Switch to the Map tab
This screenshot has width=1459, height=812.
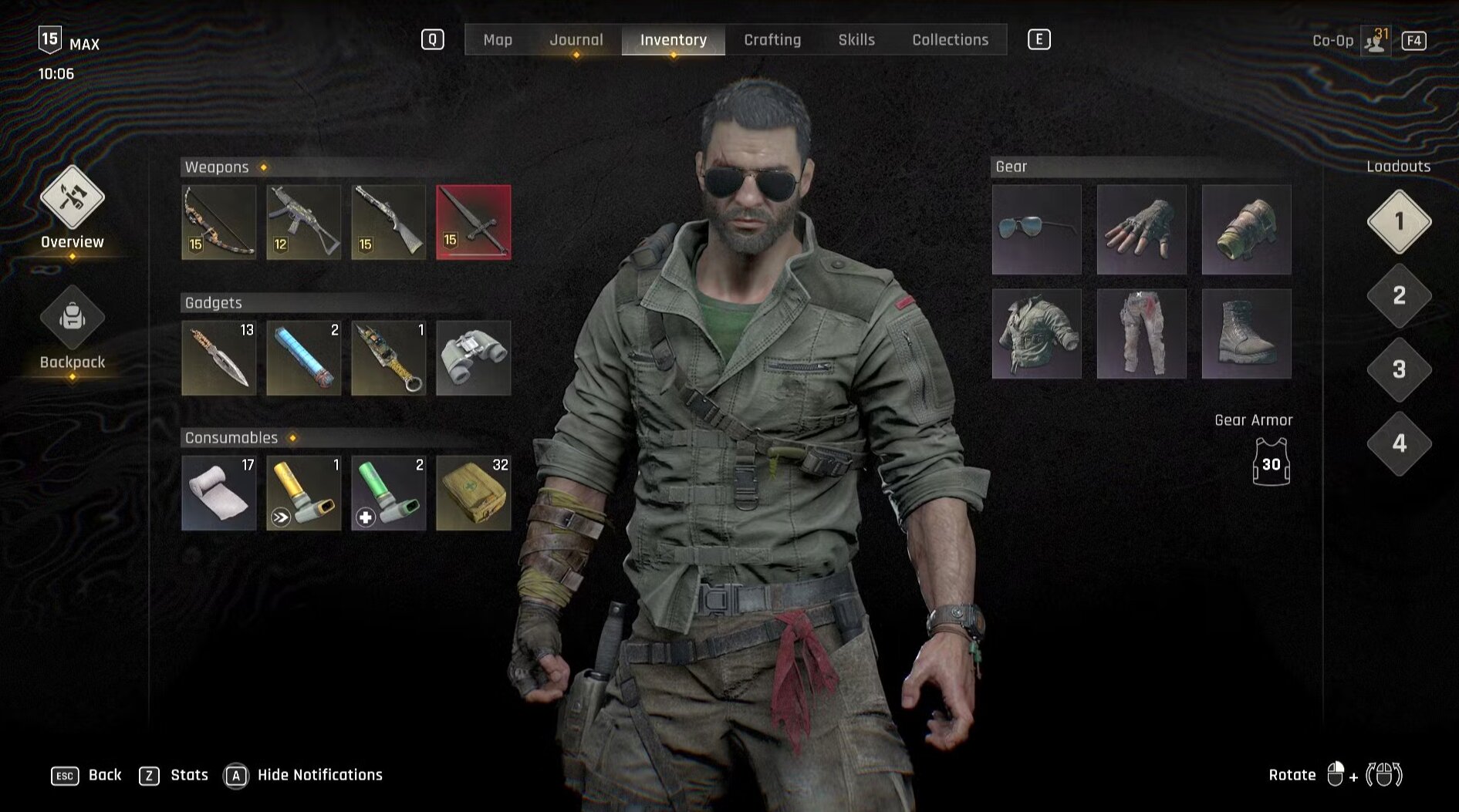498,40
